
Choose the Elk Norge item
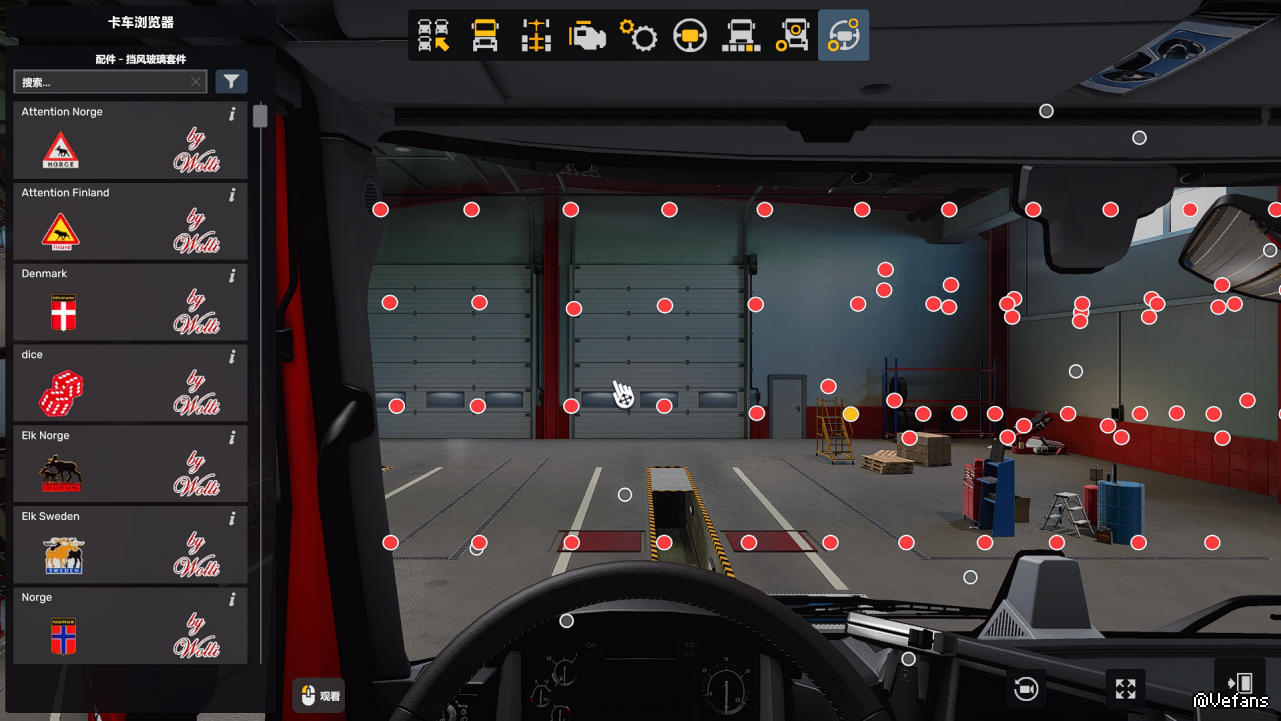tap(130, 465)
